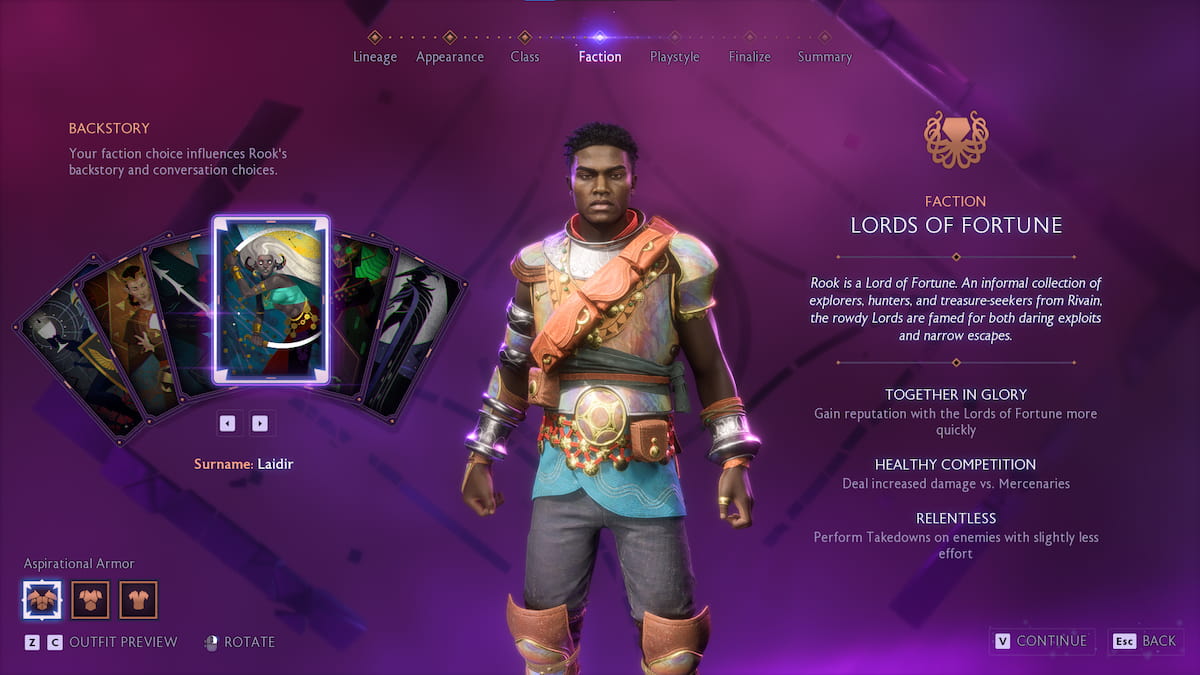The height and width of the screenshot is (675, 1200).
Task: Jump to the Playstyle step
Action: (675, 56)
